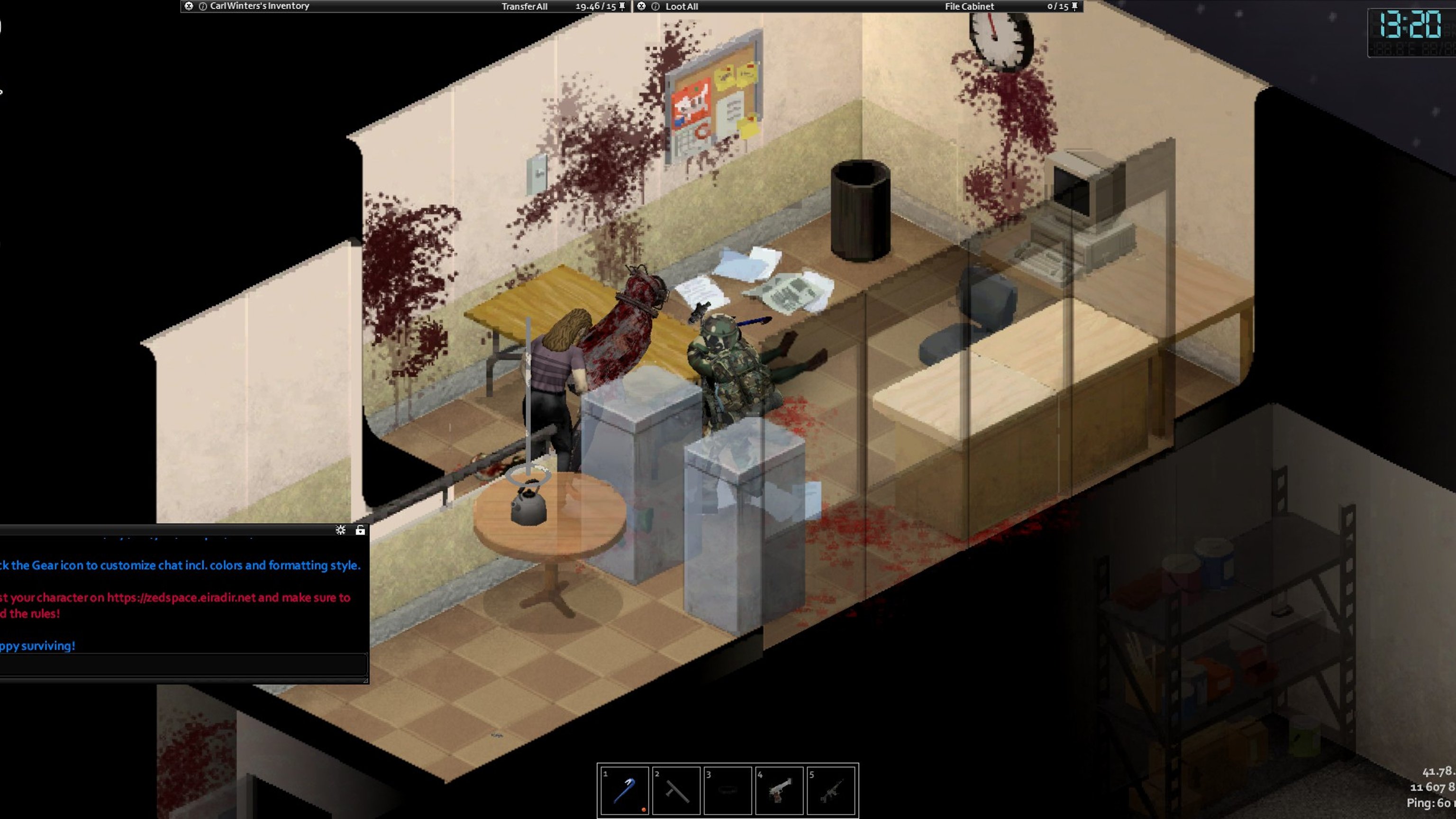1456x819 pixels.
Task: Open chat settings via the gear icon
Action: 340,529
